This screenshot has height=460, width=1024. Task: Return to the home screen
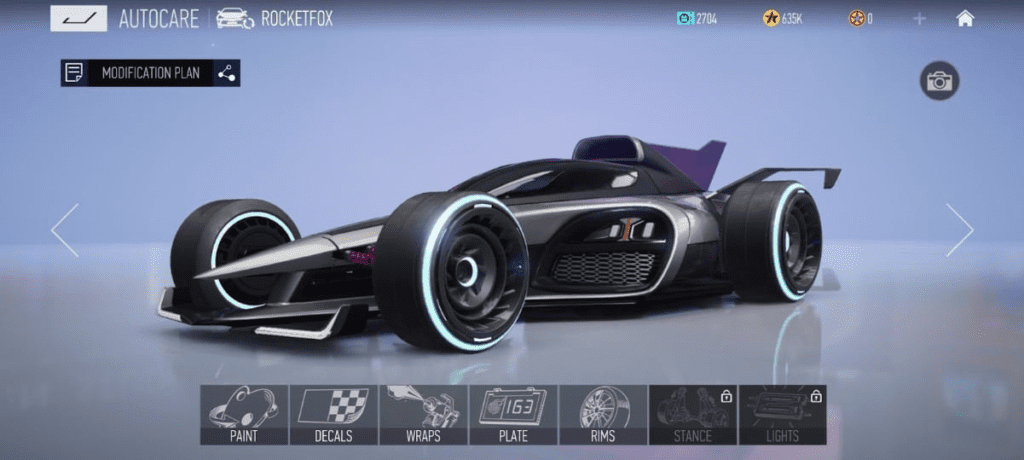coord(965,18)
